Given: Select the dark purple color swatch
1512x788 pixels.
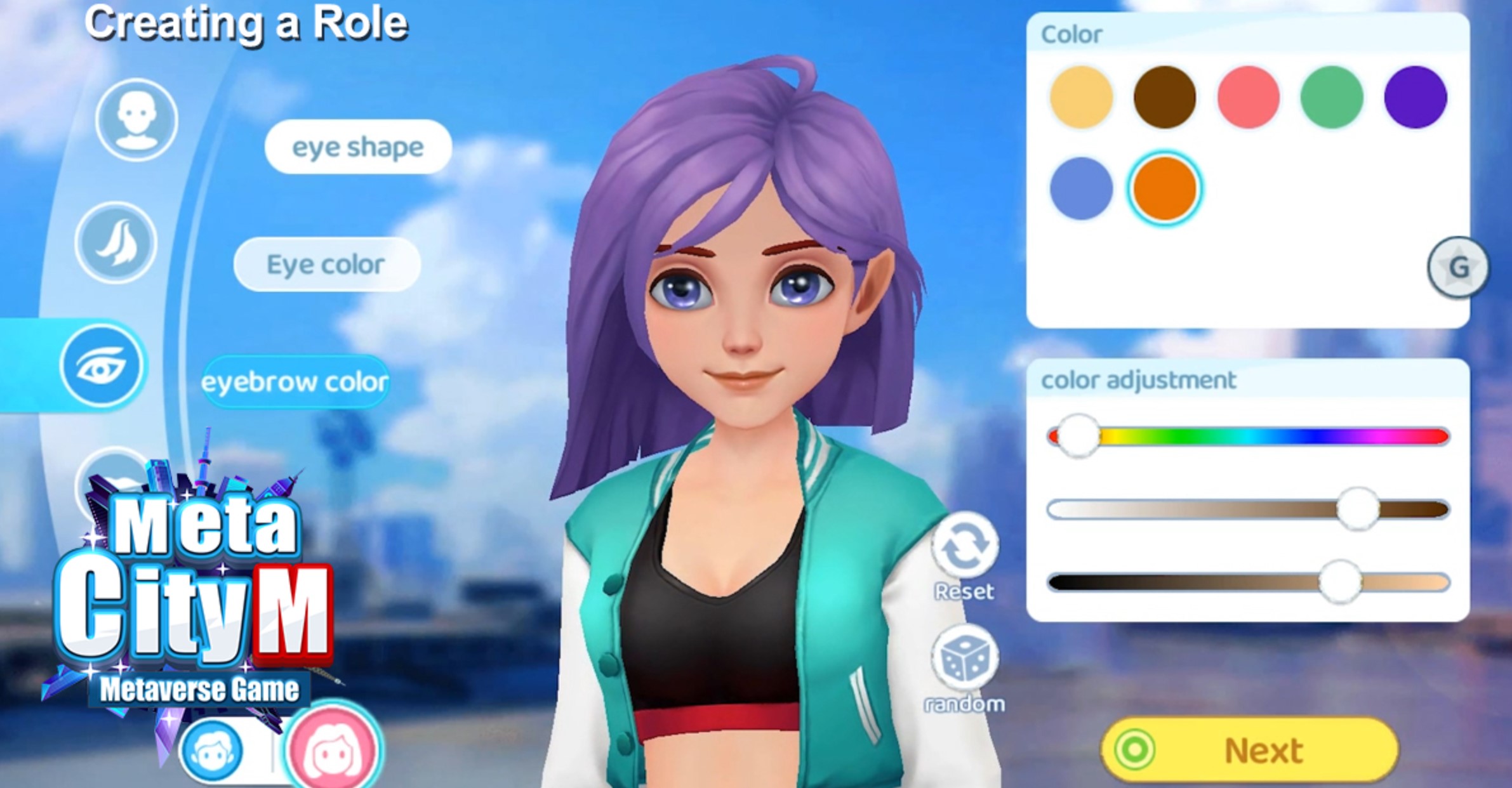Looking at the screenshot, I should (x=1415, y=97).
